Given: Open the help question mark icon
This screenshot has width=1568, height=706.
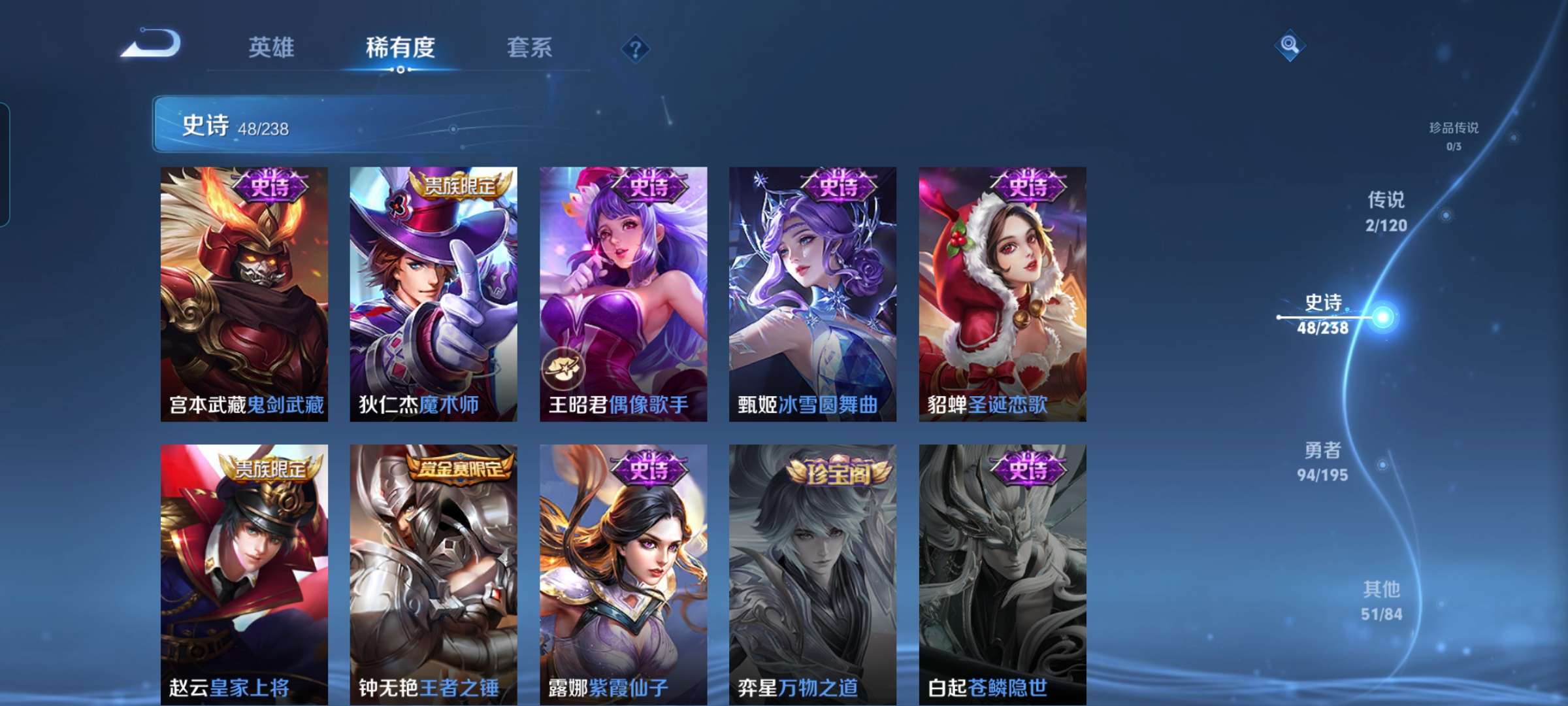Looking at the screenshot, I should (x=636, y=49).
